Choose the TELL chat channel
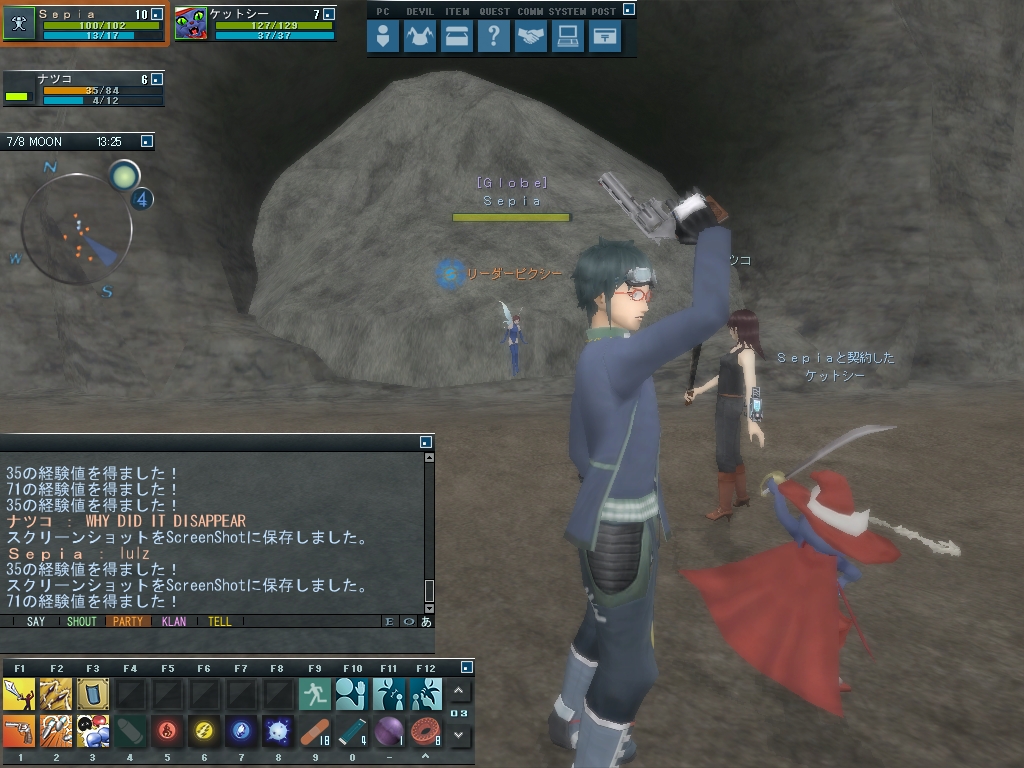This screenshot has width=1024, height=768. coord(219,621)
